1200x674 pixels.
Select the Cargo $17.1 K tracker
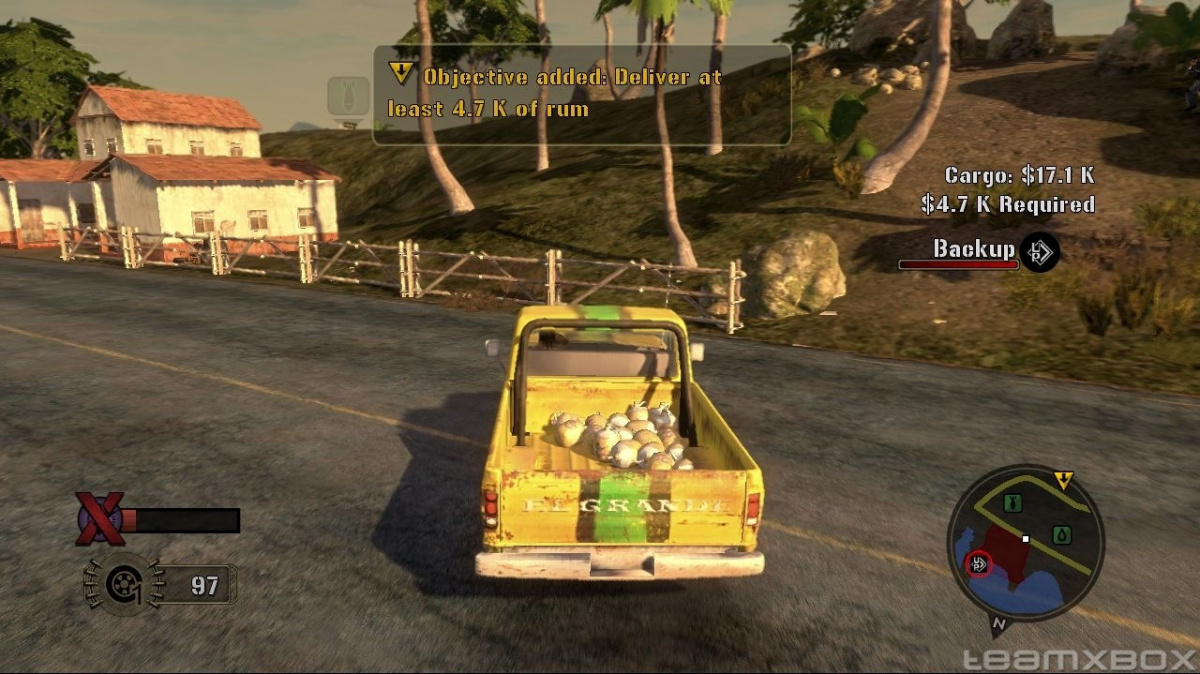point(1018,175)
